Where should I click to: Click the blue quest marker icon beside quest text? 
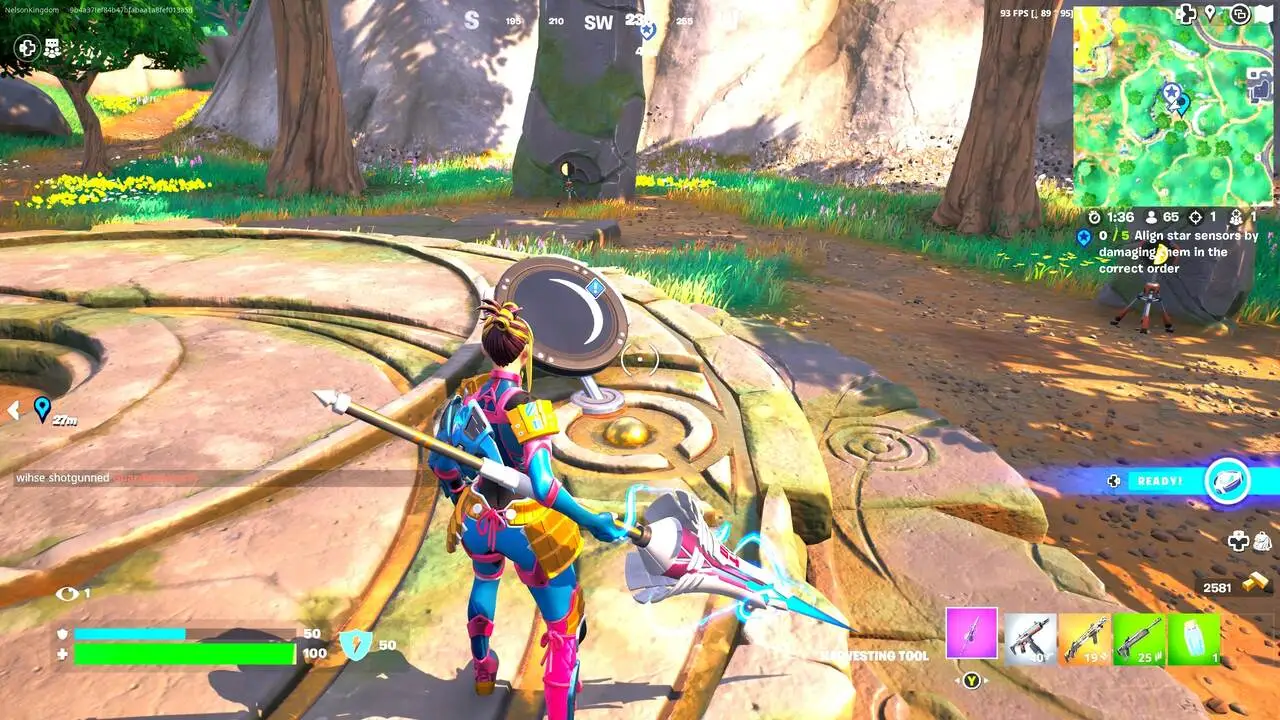click(1084, 237)
